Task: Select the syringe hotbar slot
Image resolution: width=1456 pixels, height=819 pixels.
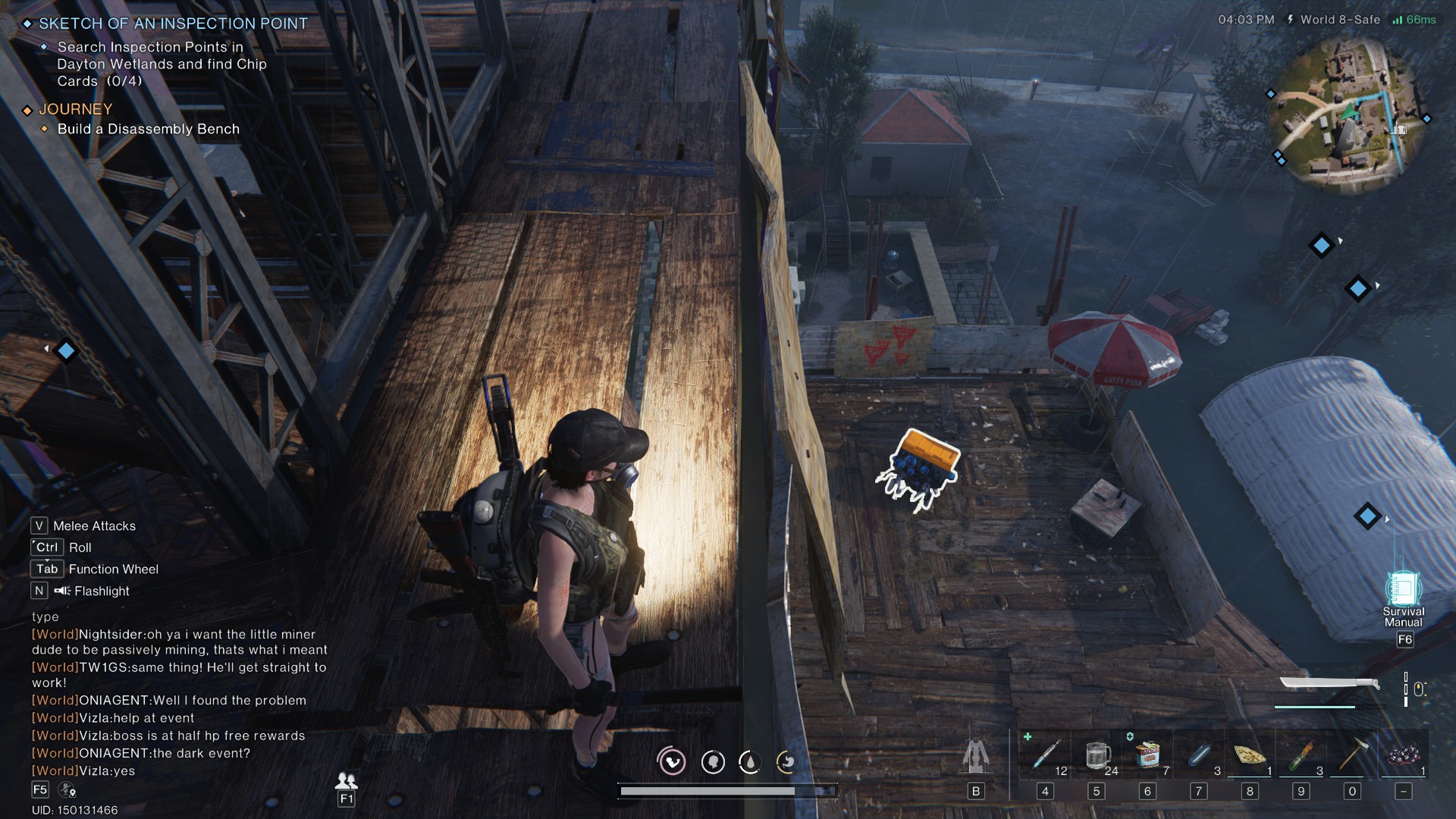Action: click(1045, 755)
